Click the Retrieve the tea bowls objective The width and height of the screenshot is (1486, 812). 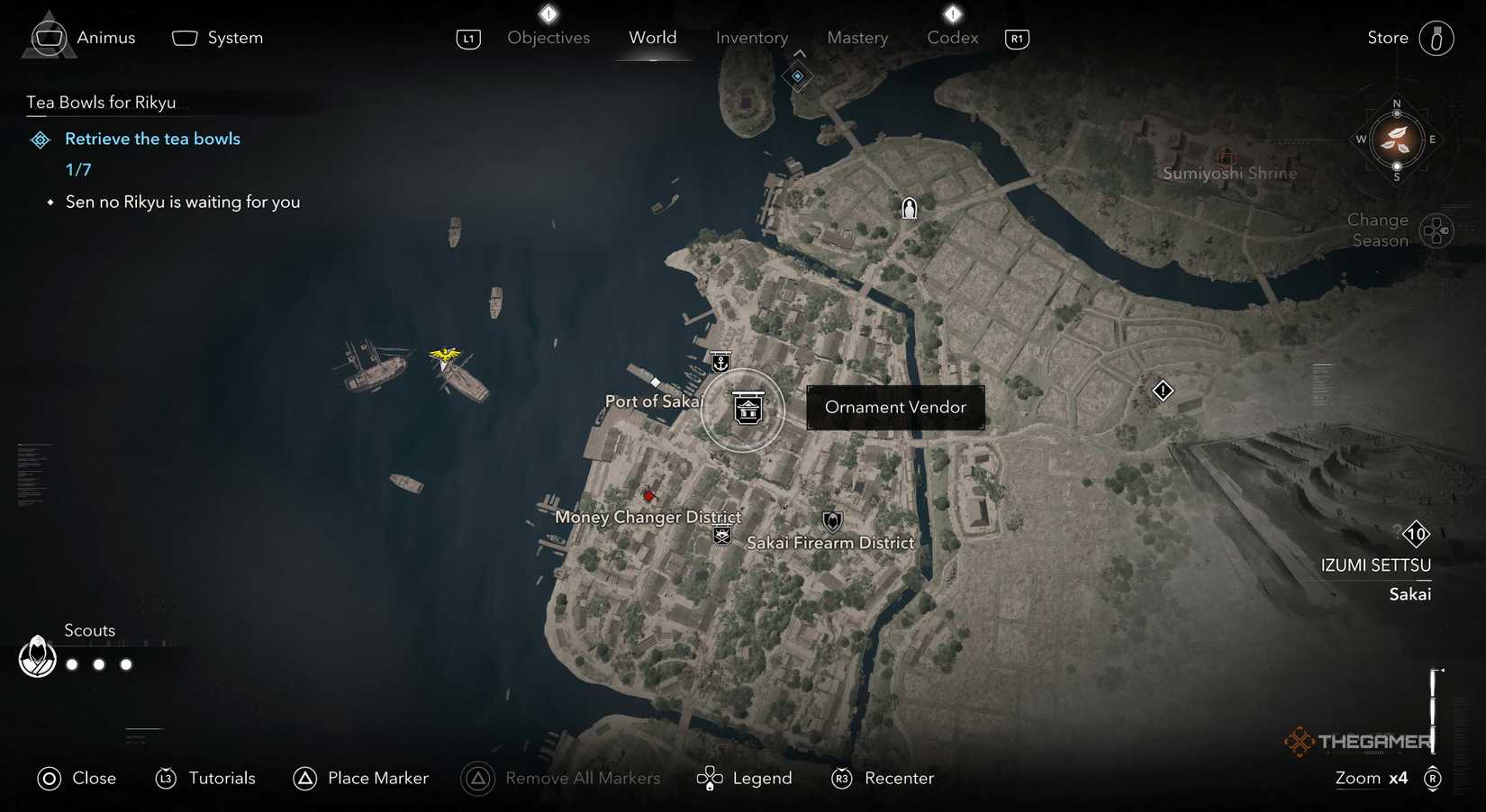[x=151, y=139]
